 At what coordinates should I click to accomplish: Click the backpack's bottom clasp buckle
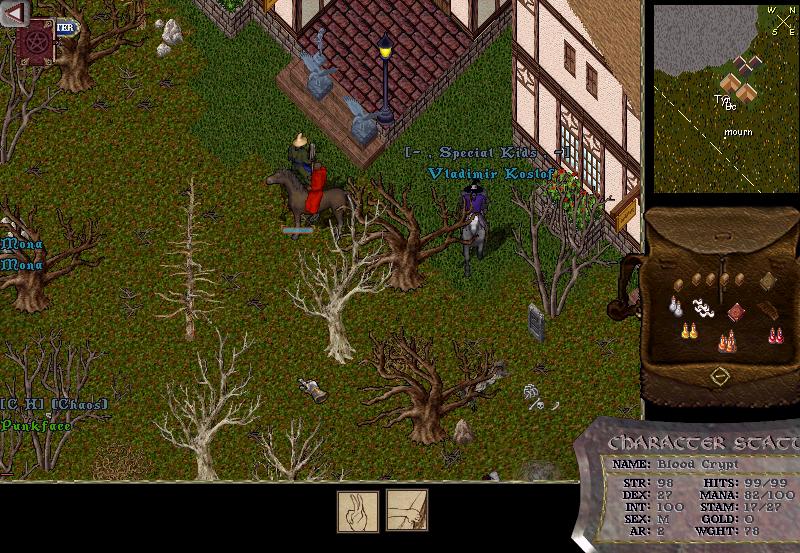pyautogui.click(x=720, y=376)
